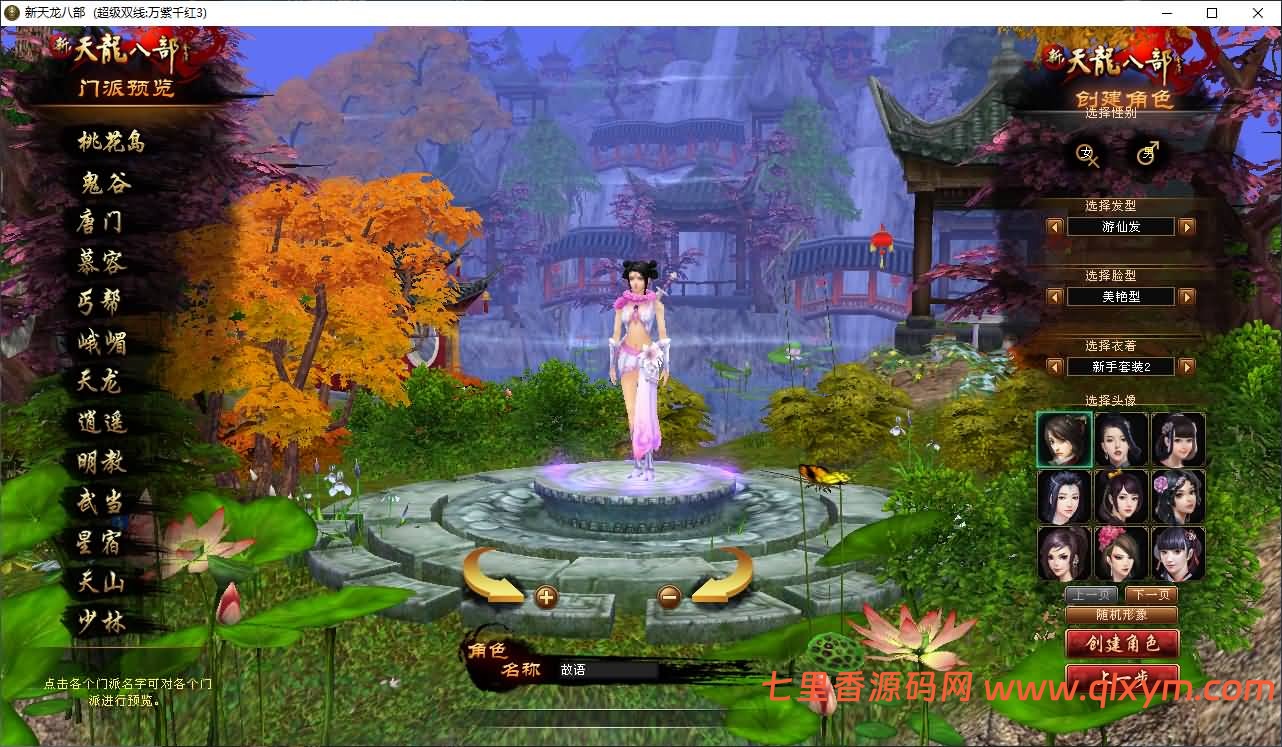Click the game icon in the title bar
1282x747 pixels.
point(10,13)
